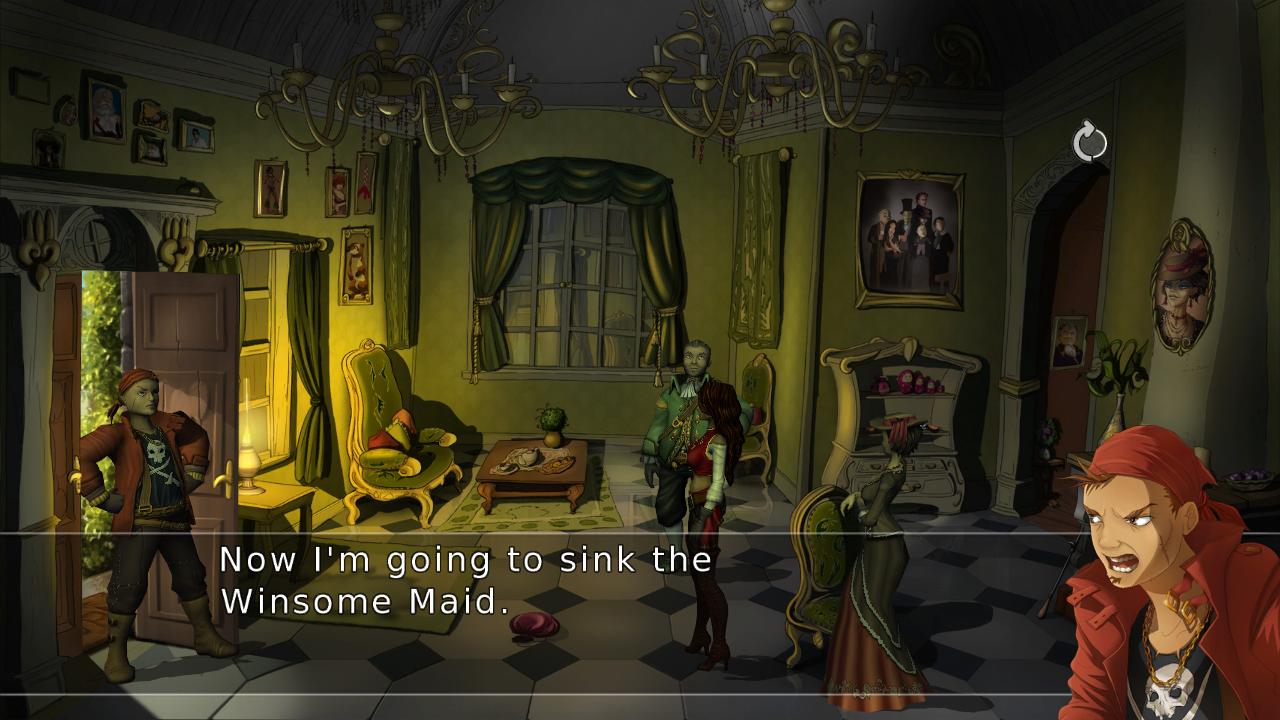Click the circular repeat-dialogue icon

coord(1090,140)
